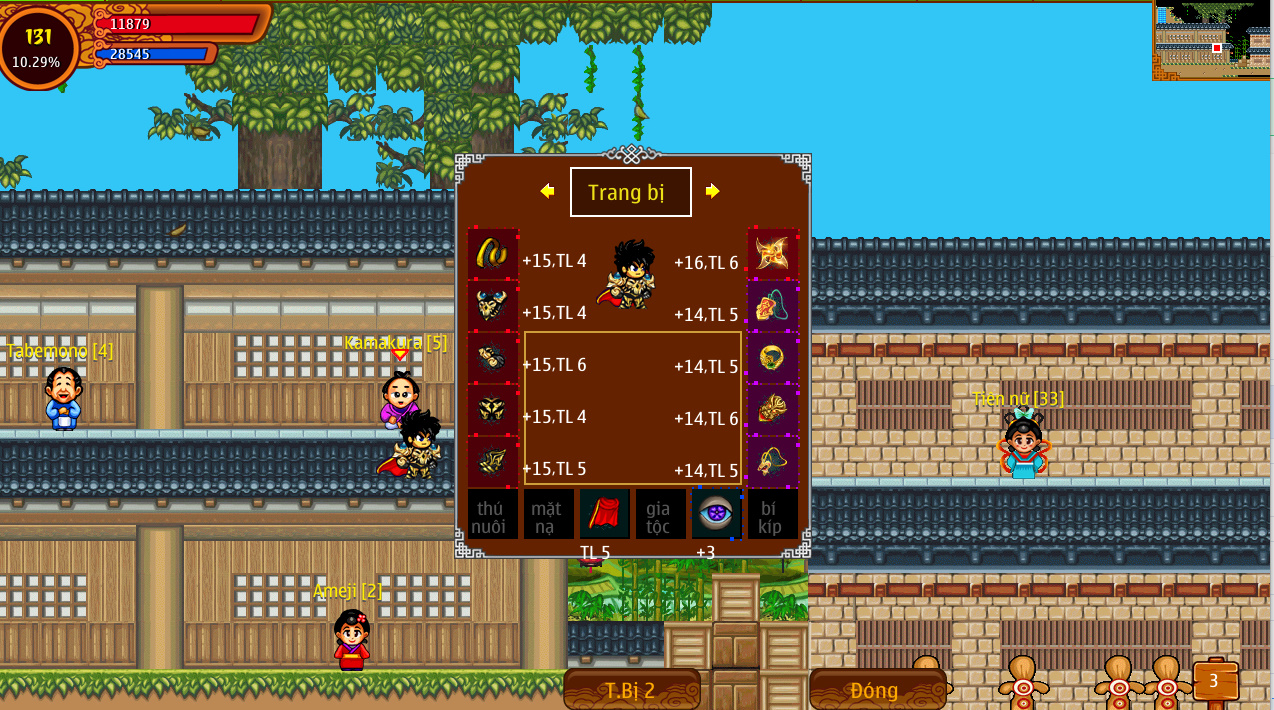Open the empty 'gia tộc' clan slot
This screenshot has height=710, width=1274.
coord(661,514)
